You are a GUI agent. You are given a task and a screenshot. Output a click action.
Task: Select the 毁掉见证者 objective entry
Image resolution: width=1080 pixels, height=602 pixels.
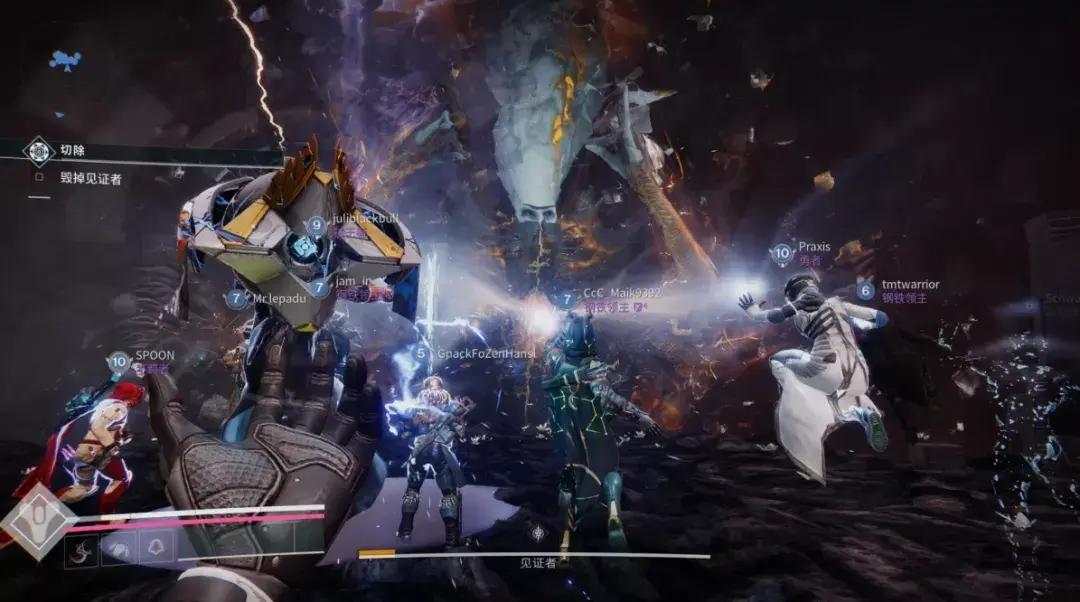[90, 179]
